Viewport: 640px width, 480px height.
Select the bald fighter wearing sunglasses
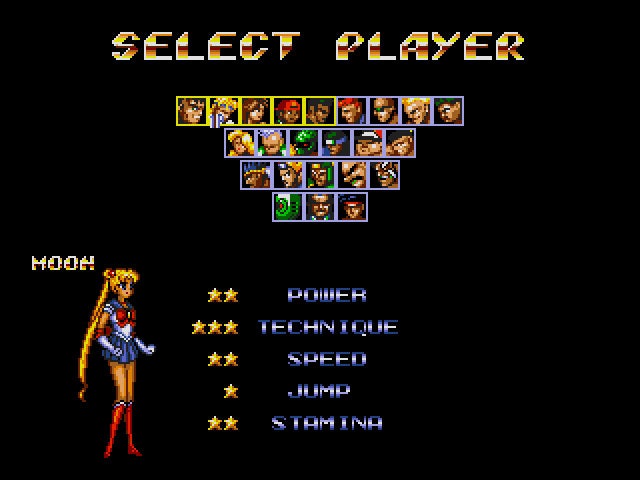click(383, 110)
